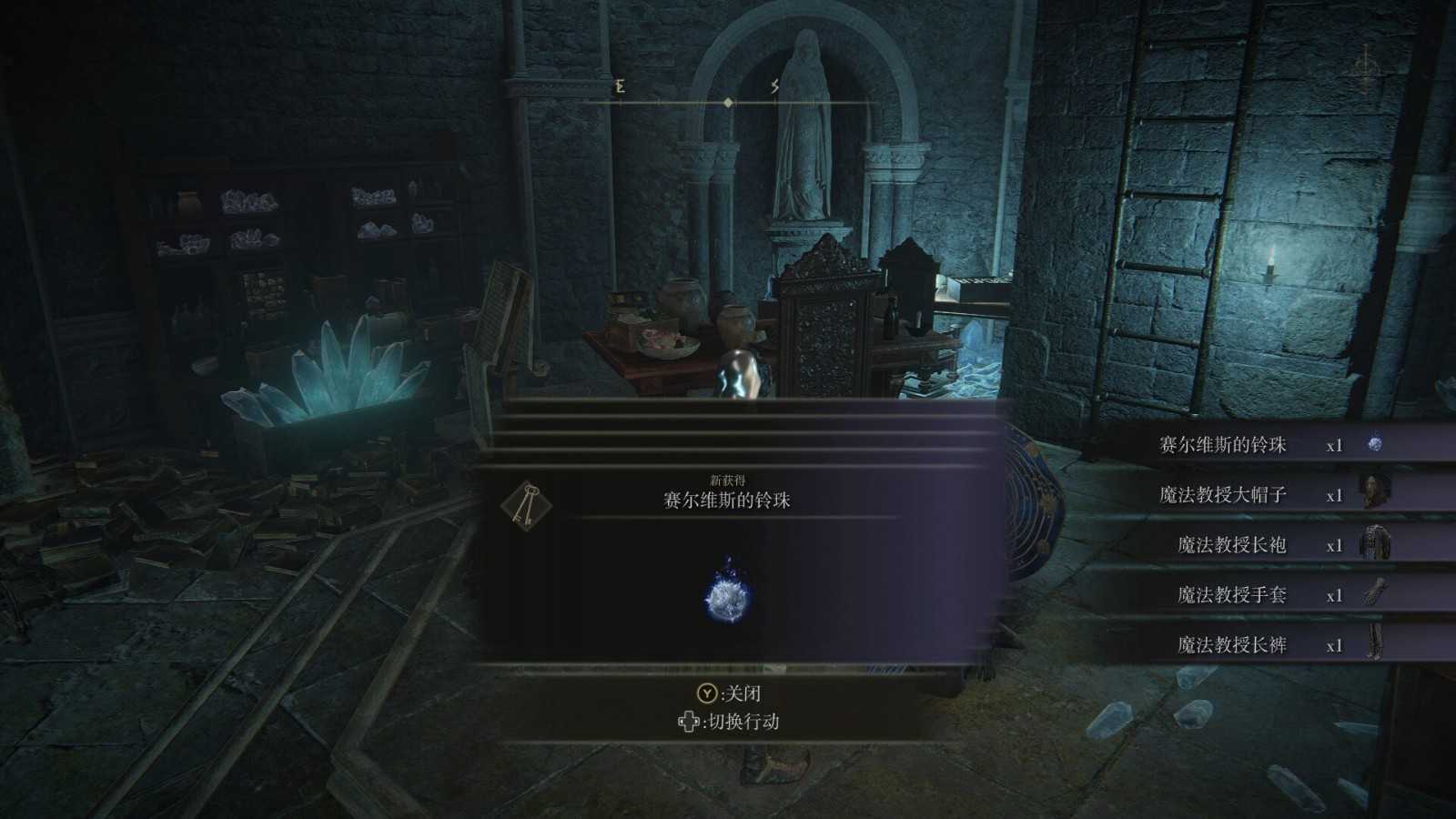Click the compass diamond marker at top

pyautogui.click(x=727, y=105)
